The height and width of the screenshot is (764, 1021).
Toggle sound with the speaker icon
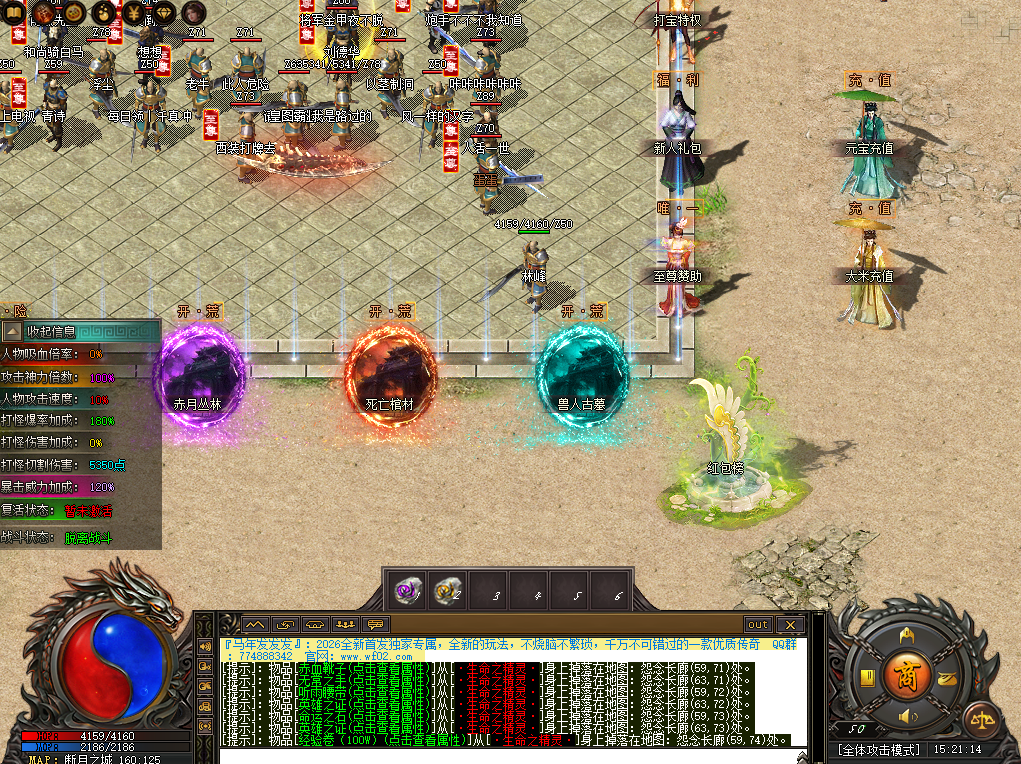(907, 716)
